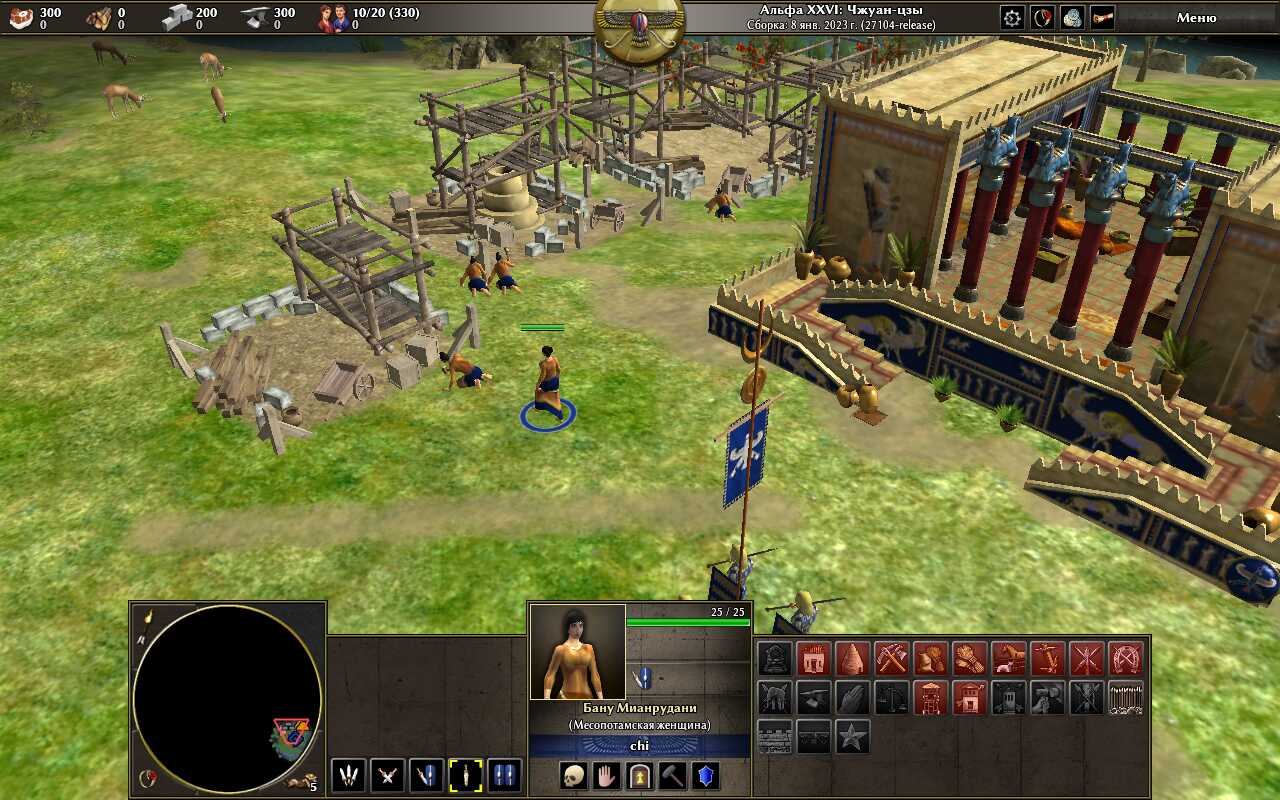
Task: Click the gear game speed icon
Action: 1012,18
